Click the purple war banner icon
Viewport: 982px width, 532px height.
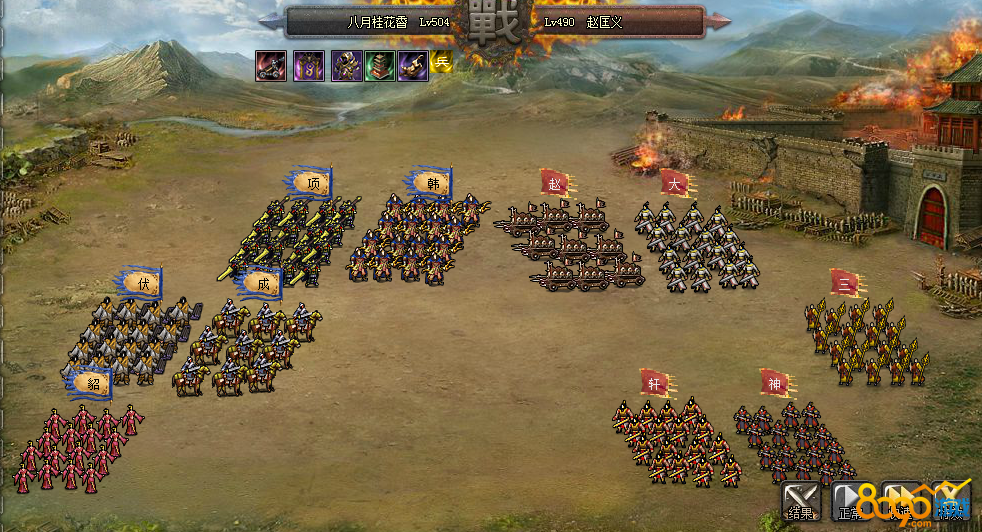[308, 66]
